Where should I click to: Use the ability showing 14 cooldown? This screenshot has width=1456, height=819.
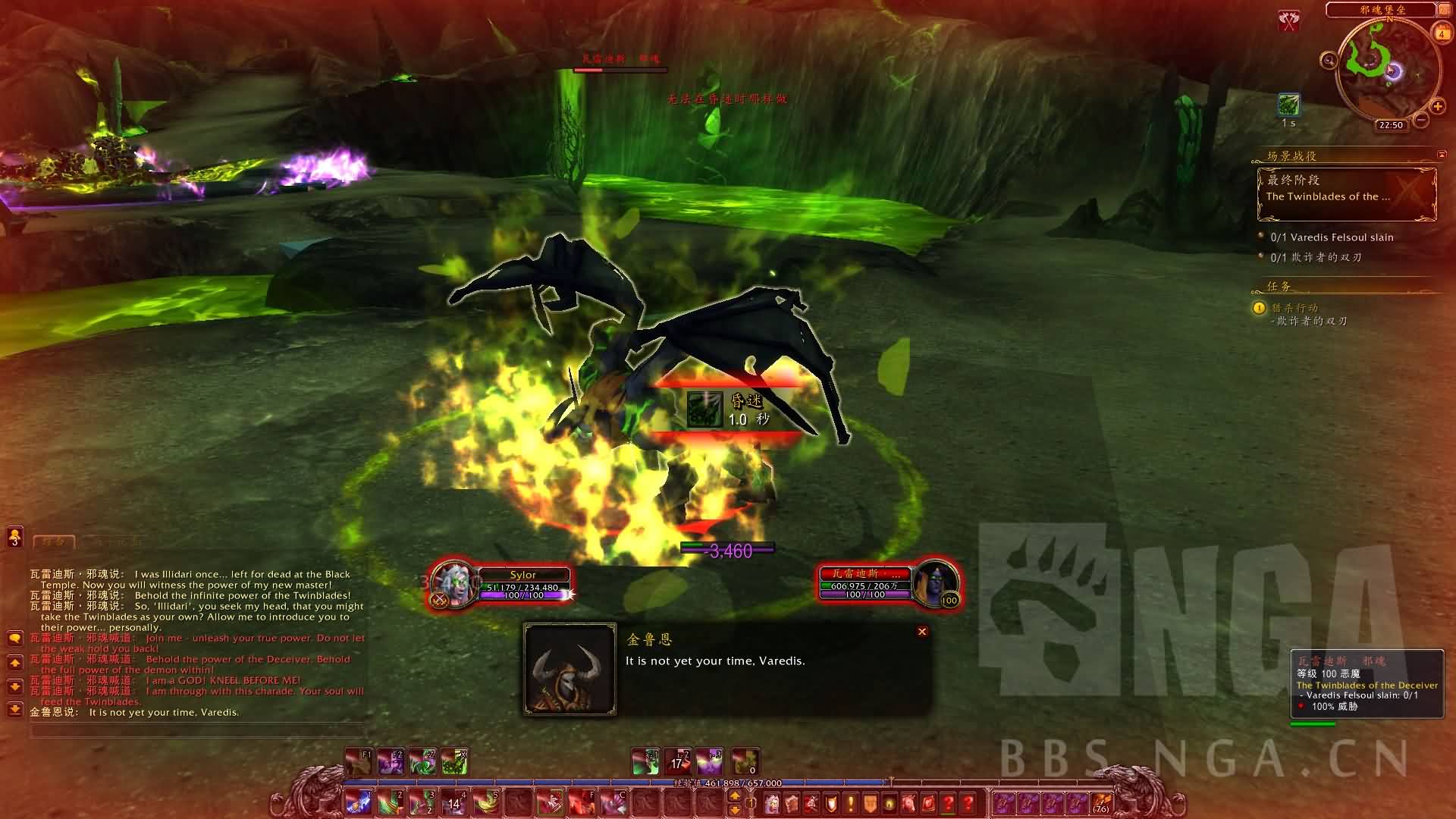tap(454, 802)
